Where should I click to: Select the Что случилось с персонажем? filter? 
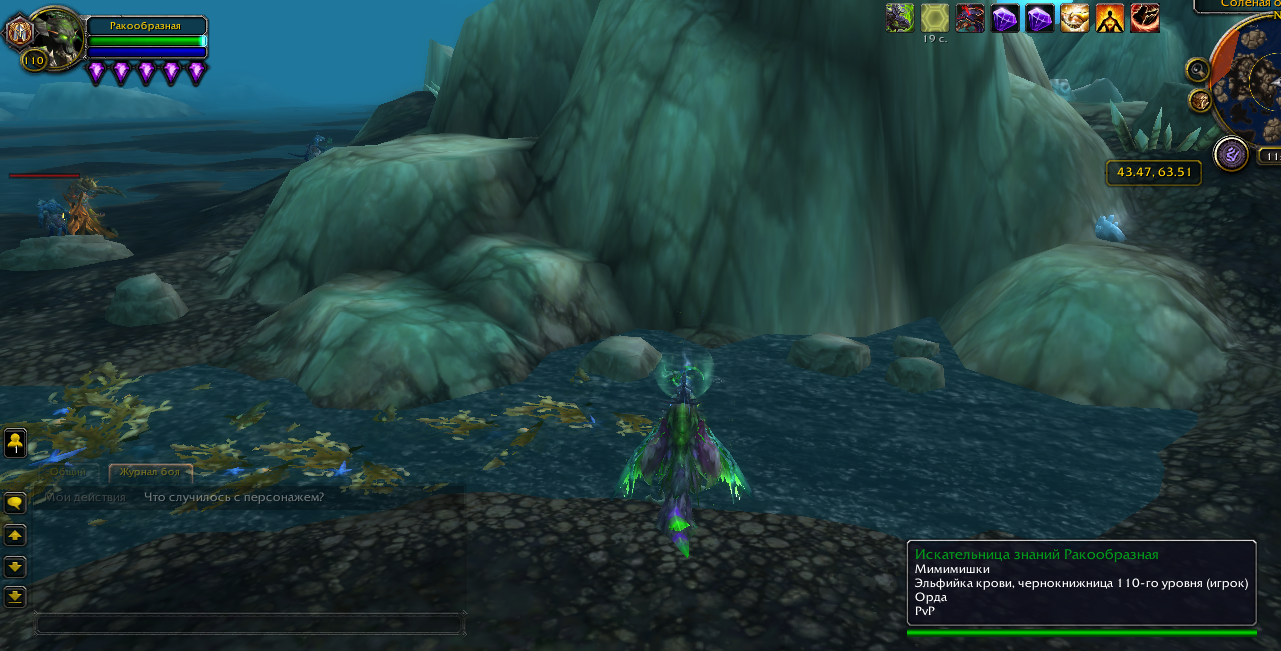point(234,497)
